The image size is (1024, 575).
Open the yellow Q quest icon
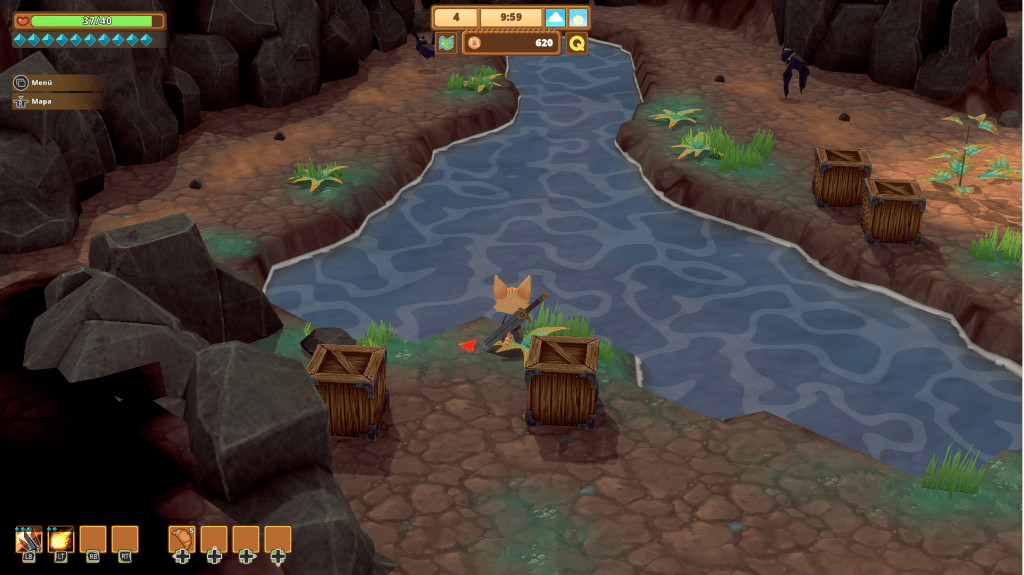point(577,43)
